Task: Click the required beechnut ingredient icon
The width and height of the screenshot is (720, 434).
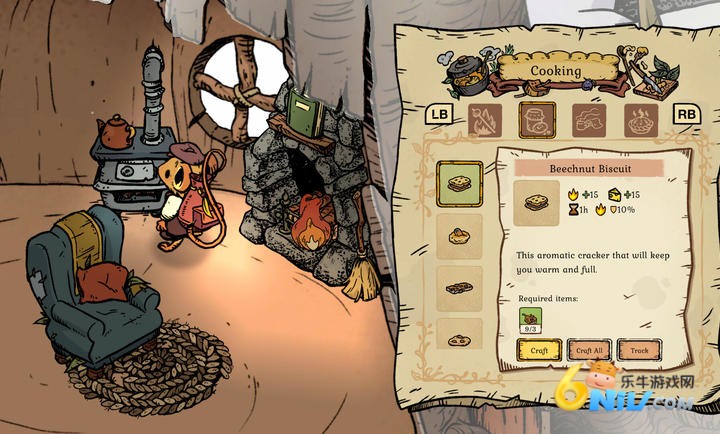Action: [530, 319]
